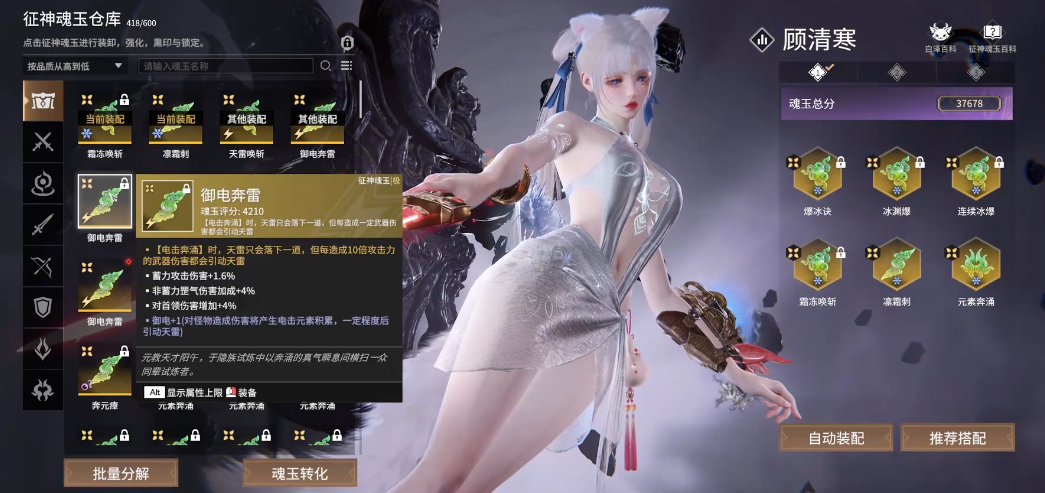1045x493 pixels.
Task: Open the 白泽百科 encyclopedia
Action: (x=941, y=38)
